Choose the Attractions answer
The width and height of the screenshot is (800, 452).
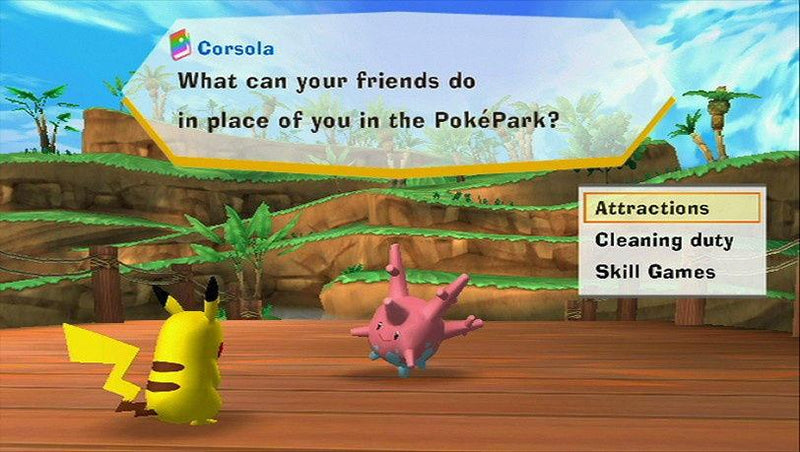pyautogui.click(x=652, y=209)
